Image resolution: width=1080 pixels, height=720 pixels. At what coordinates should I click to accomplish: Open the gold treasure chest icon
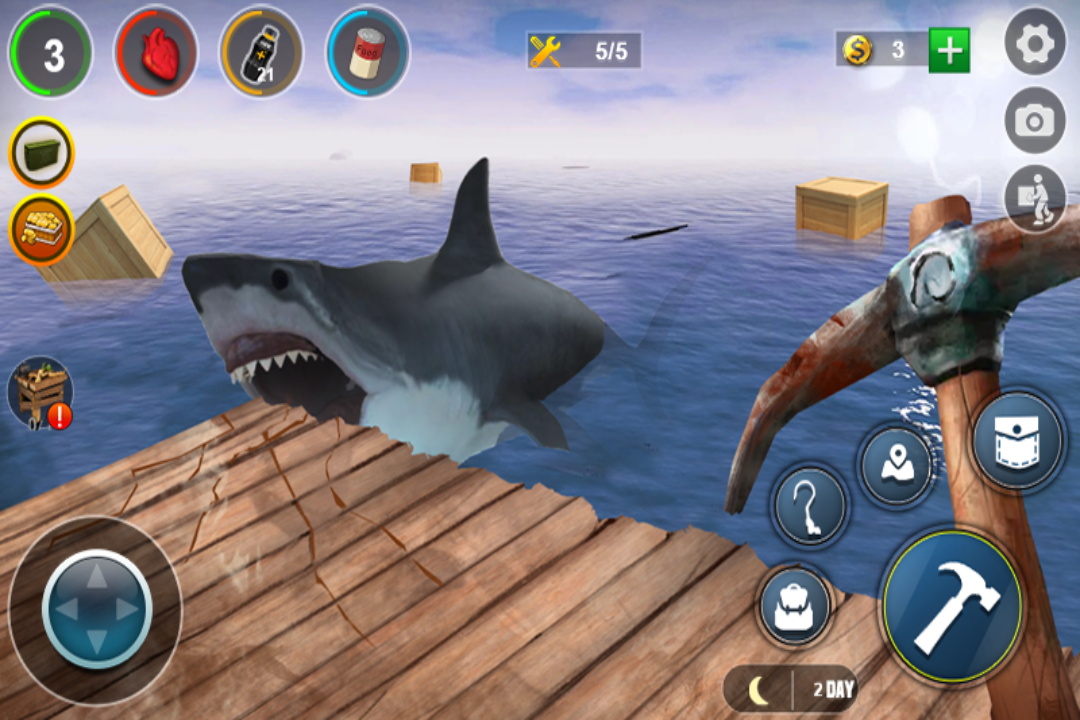click(42, 228)
